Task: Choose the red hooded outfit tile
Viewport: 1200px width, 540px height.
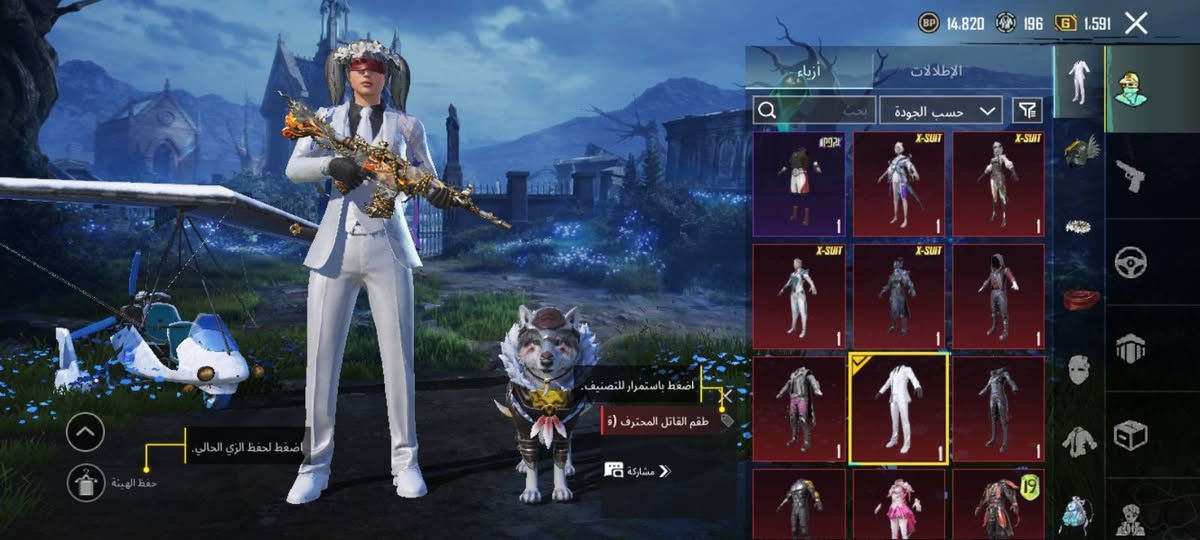Action: (998, 295)
